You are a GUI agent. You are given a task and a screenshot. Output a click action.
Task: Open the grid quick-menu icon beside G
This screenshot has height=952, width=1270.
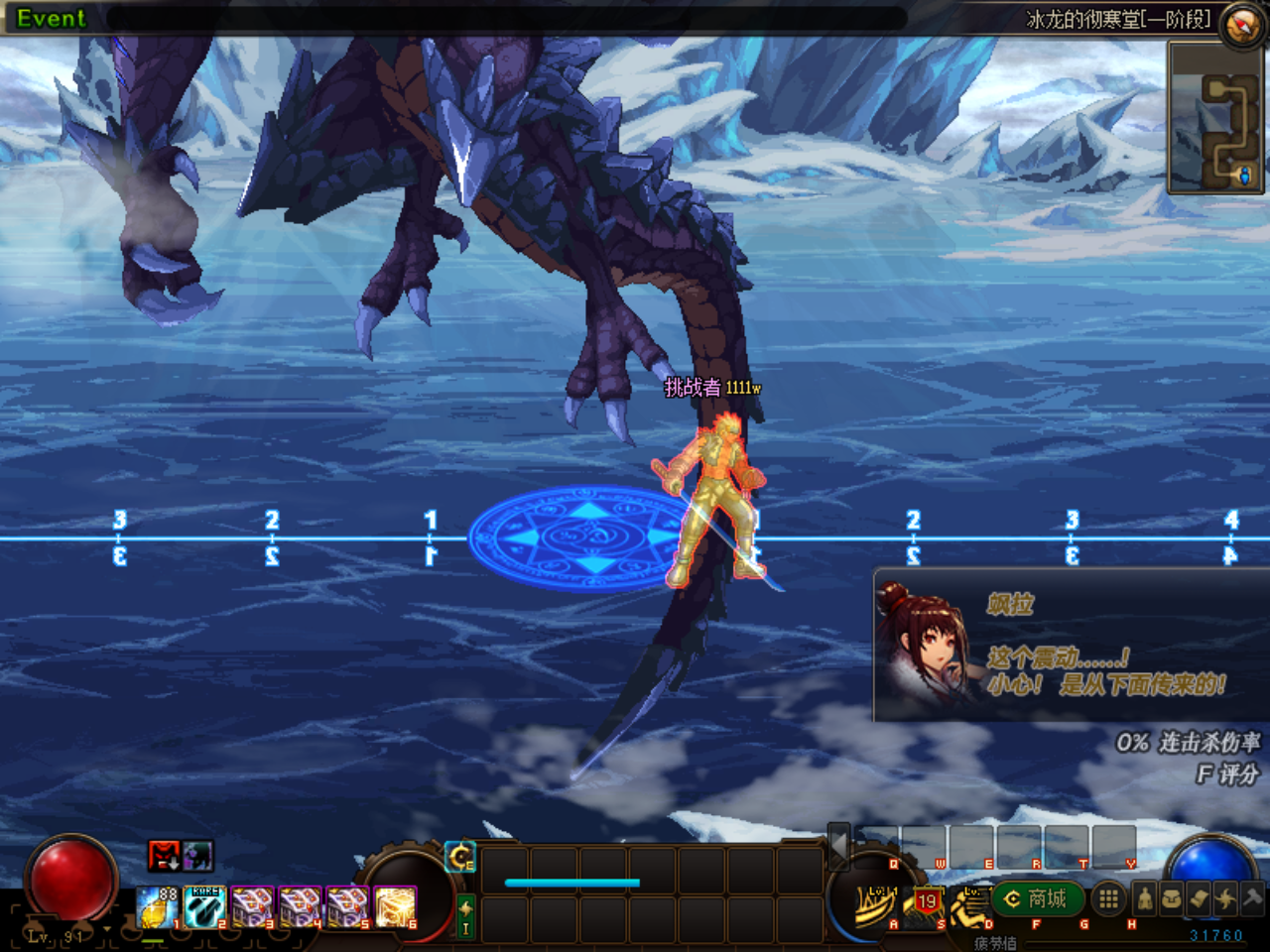(1108, 899)
